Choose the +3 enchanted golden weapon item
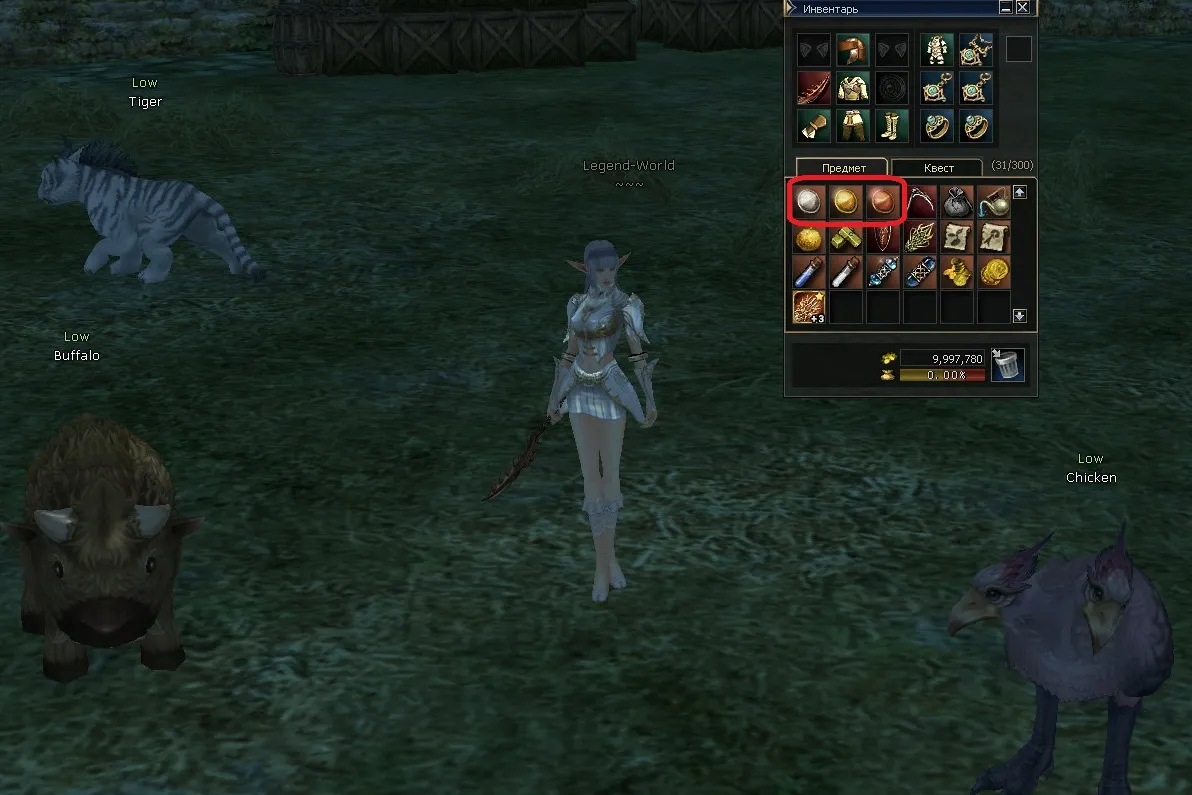Image resolution: width=1192 pixels, height=795 pixels. 809,307
